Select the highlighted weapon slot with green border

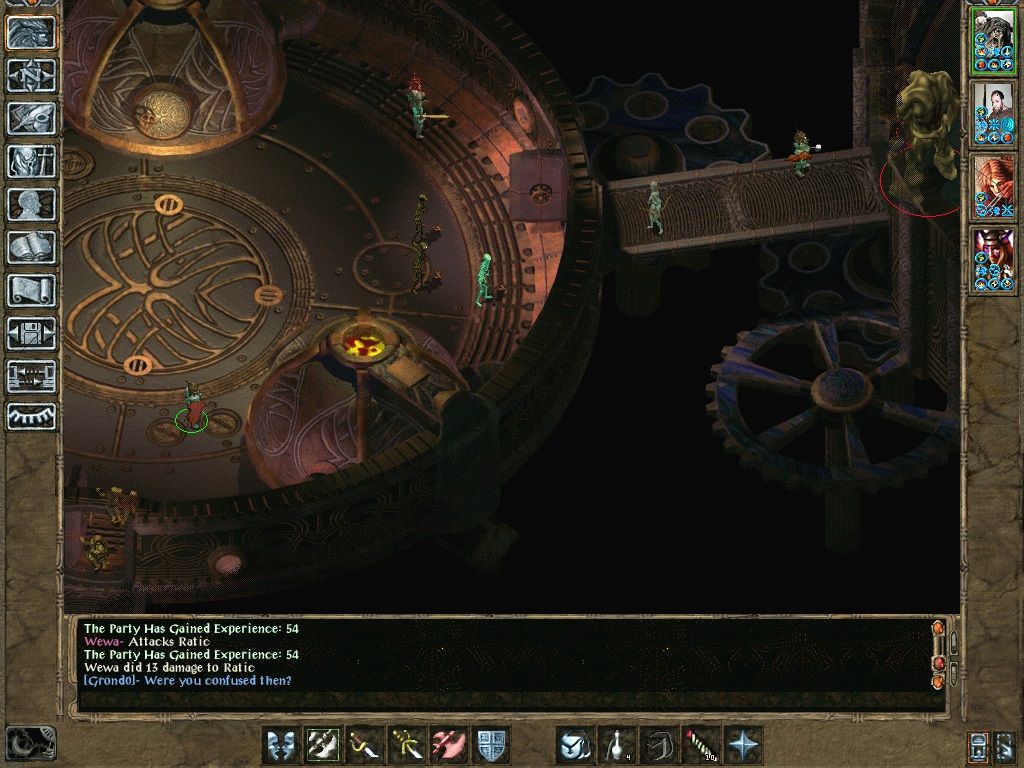pyautogui.click(x=323, y=745)
